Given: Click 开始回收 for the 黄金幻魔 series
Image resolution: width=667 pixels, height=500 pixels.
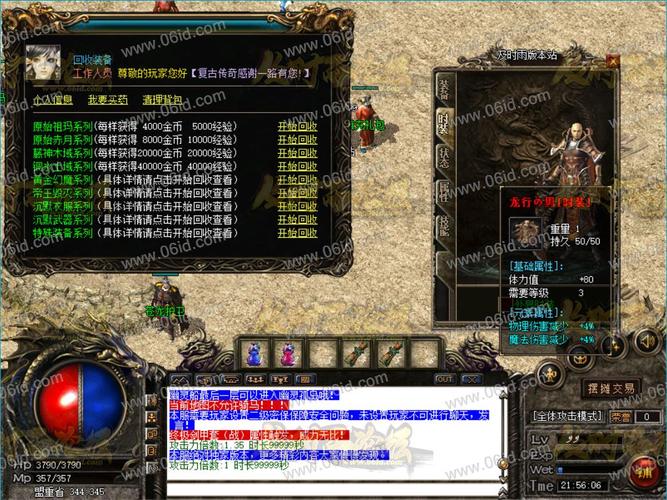Looking at the screenshot, I should coord(297,180).
